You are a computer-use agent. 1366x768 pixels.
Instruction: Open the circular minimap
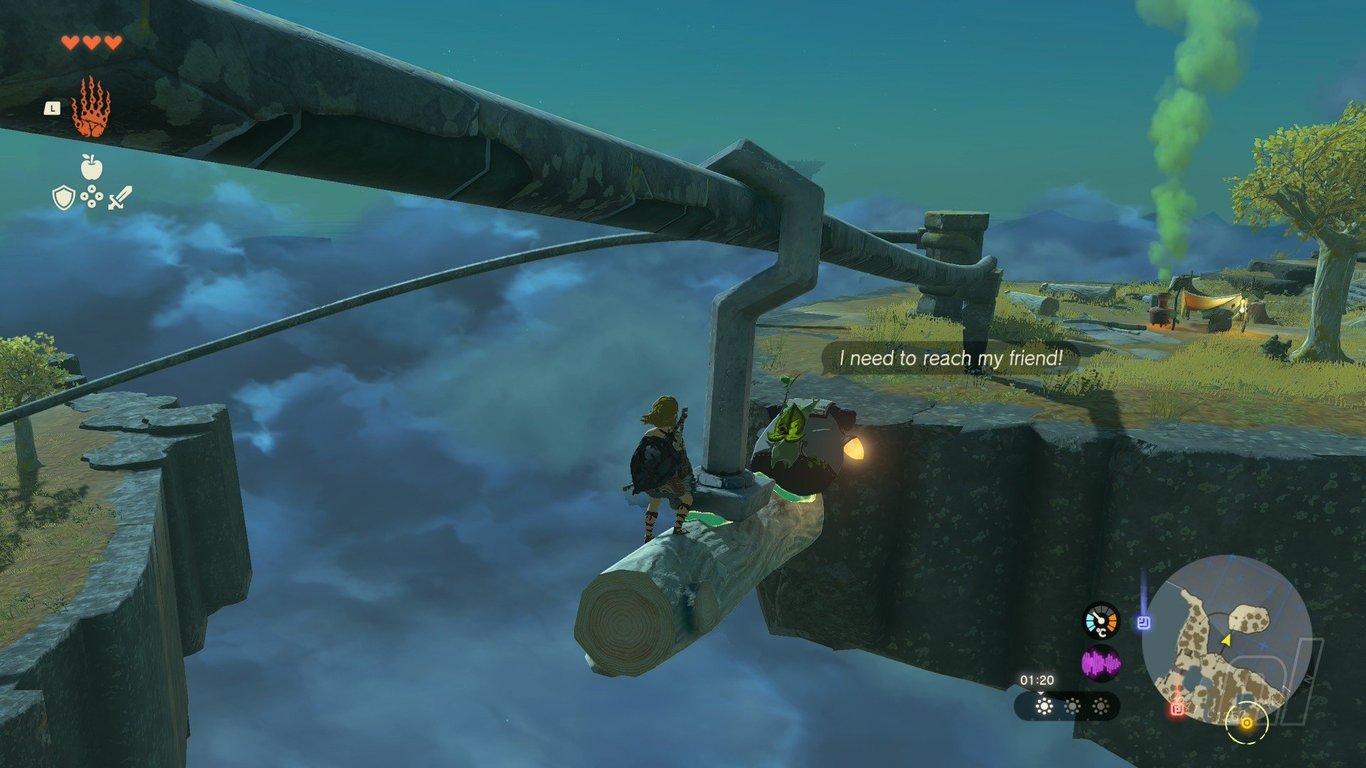[1226, 640]
